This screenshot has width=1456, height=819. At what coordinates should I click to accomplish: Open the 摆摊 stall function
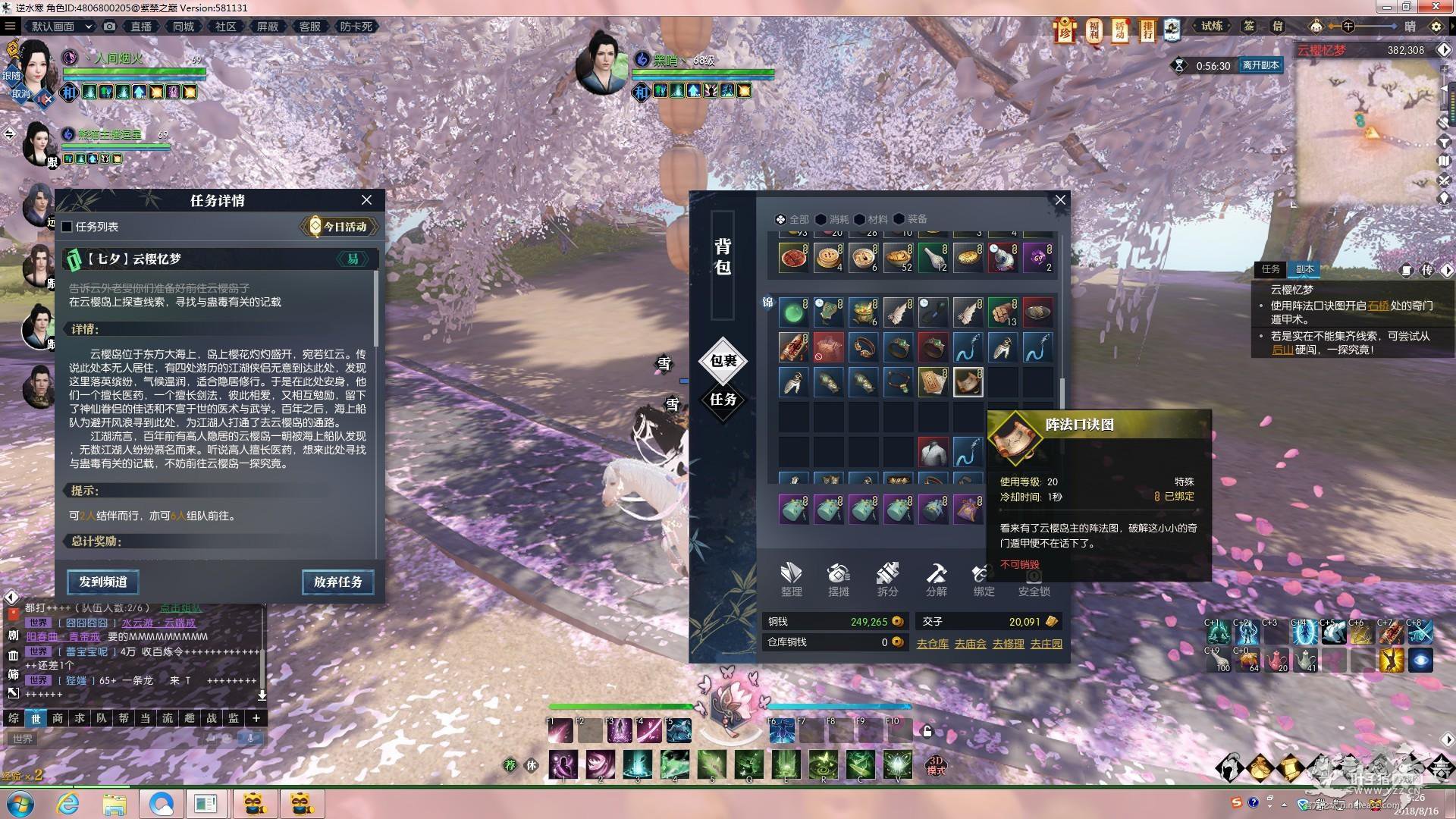[839, 579]
